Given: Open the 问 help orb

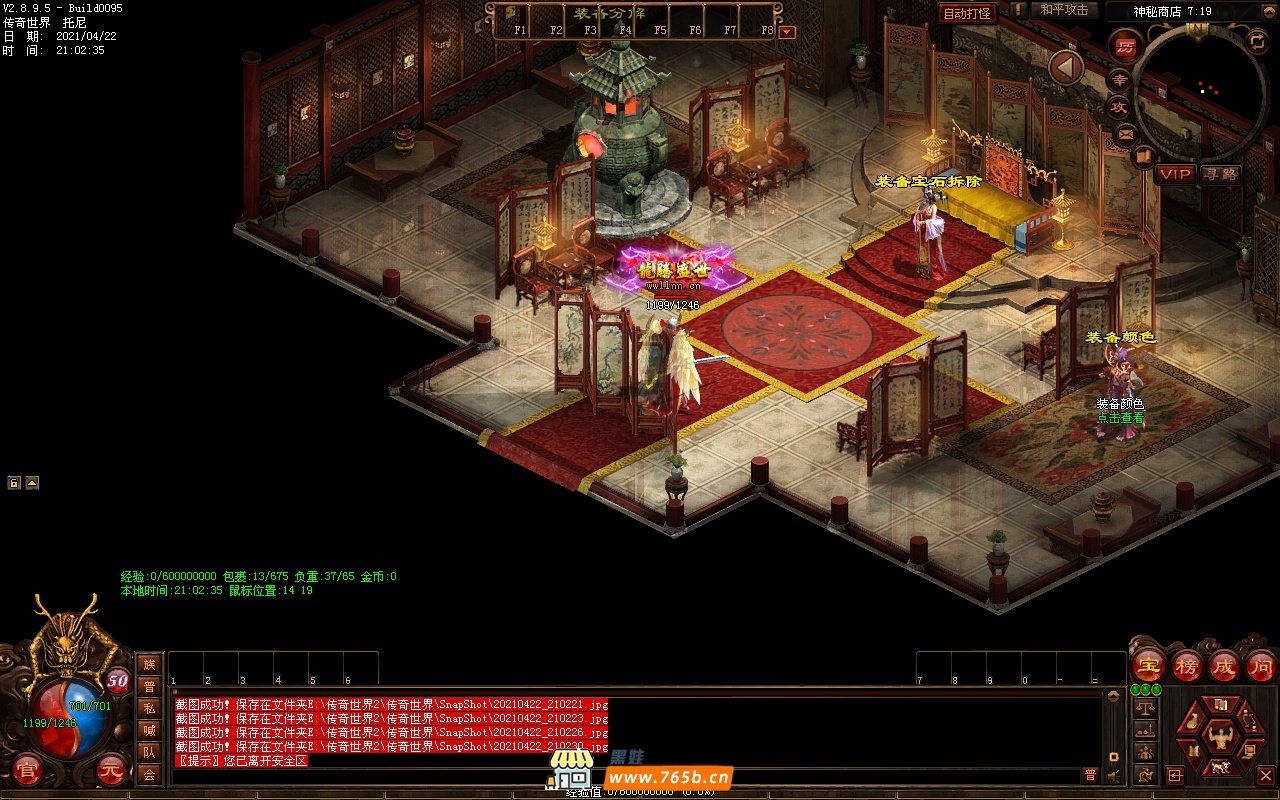Looking at the screenshot, I should click(1260, 665).
